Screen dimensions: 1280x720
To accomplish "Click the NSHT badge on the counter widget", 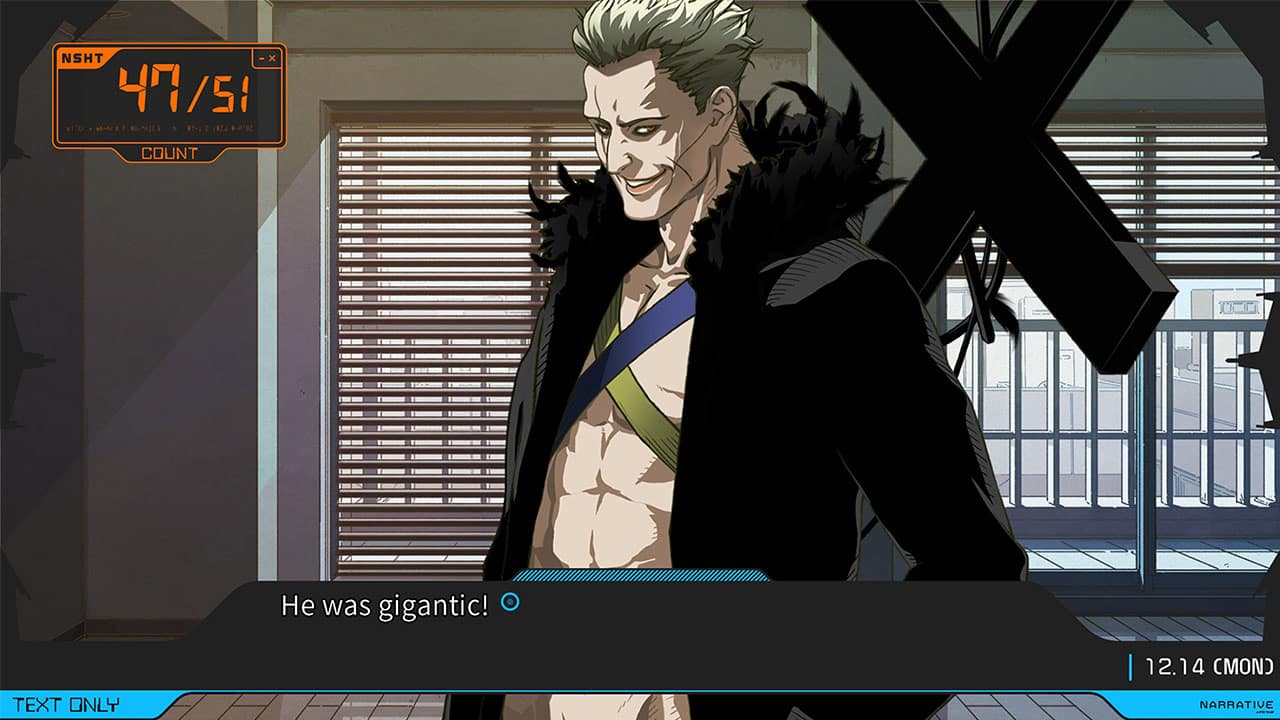I will [83, 58].
